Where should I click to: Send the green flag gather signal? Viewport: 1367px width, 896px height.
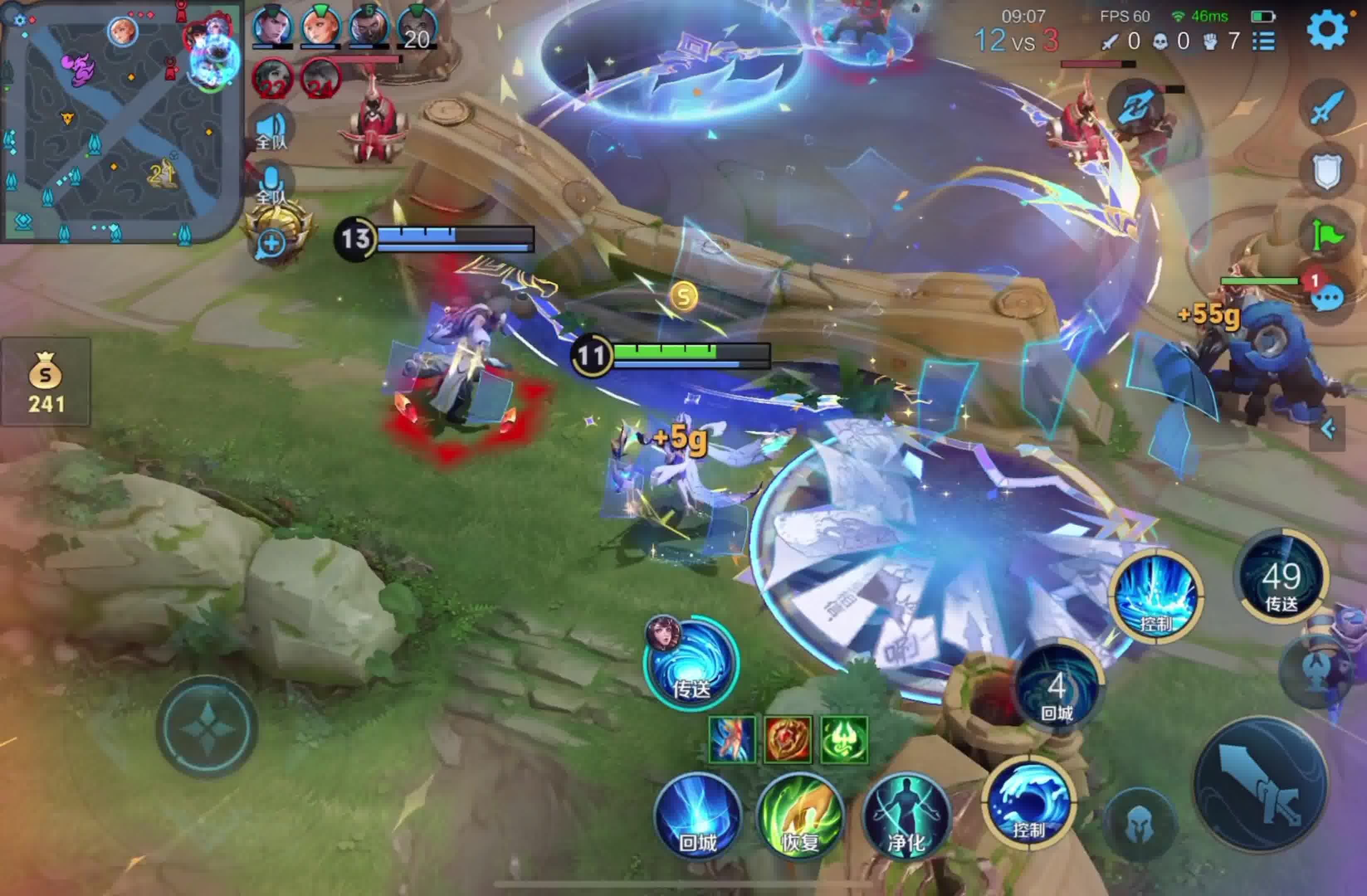[1327, 235]
